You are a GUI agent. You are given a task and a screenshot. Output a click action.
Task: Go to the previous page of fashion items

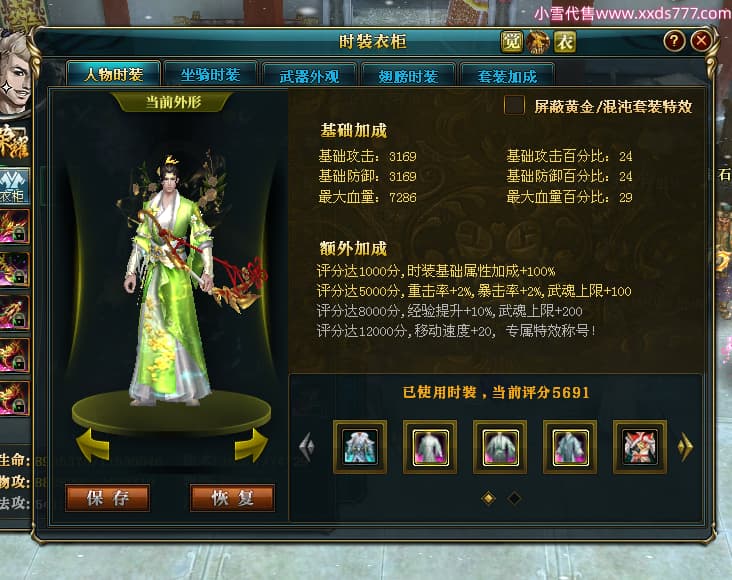coord(307,446)
